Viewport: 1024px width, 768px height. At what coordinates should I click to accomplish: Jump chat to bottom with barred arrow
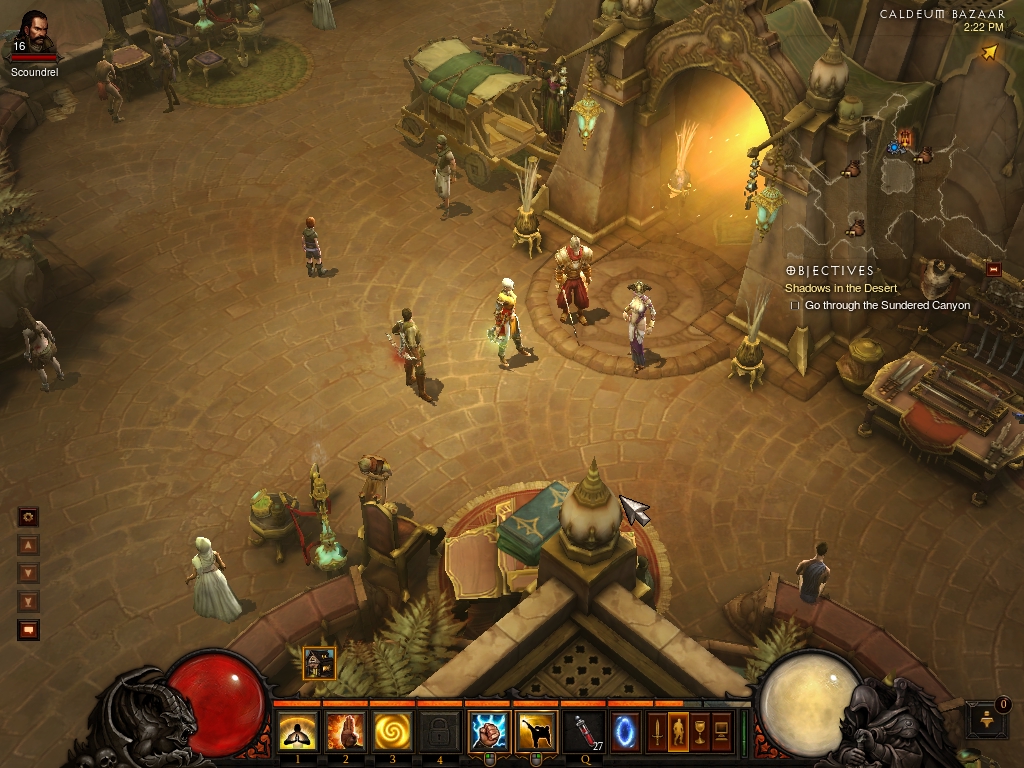28,602
